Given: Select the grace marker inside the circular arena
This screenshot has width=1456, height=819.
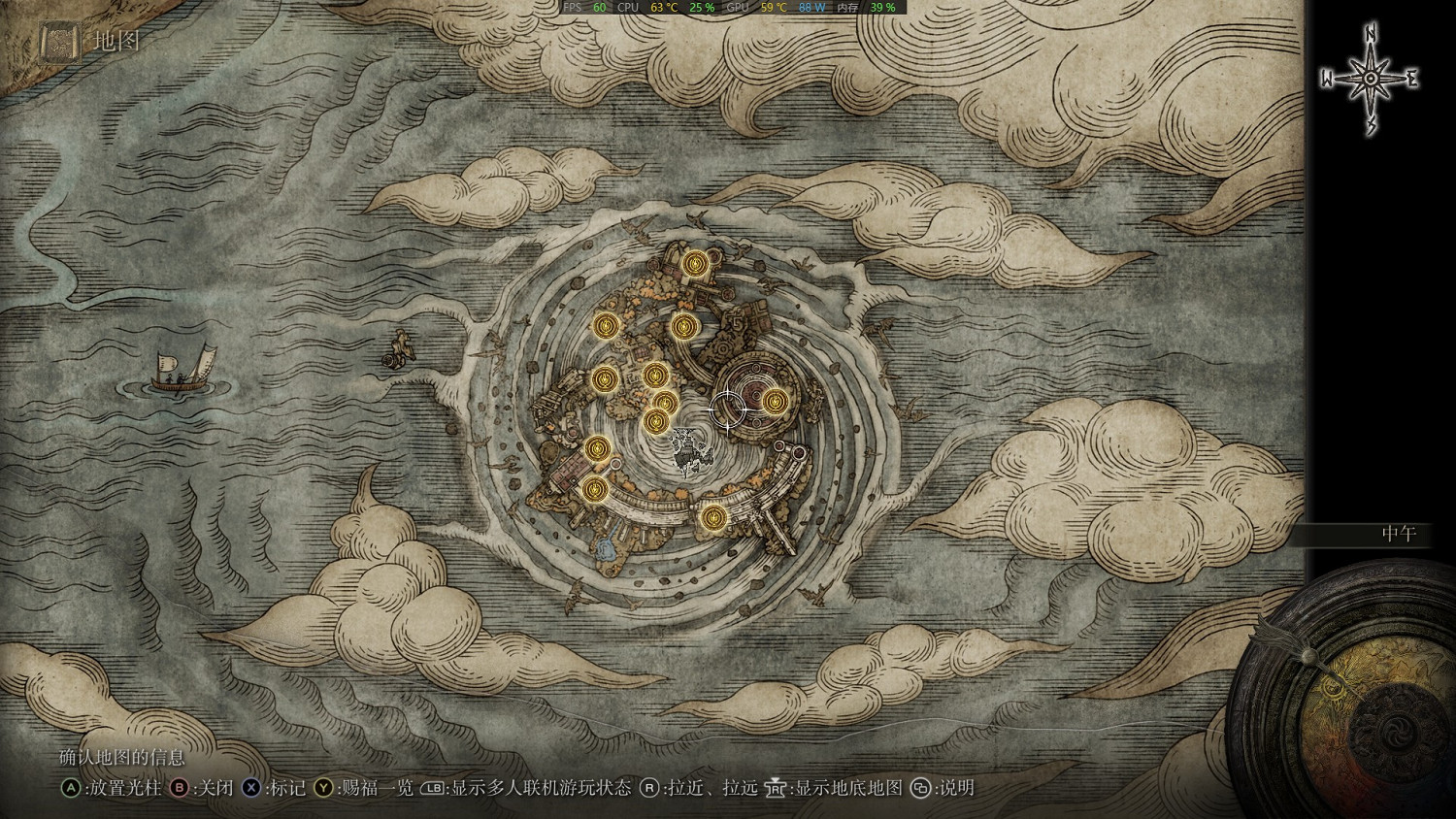Looking at the screenshot, I should [774, 400].
